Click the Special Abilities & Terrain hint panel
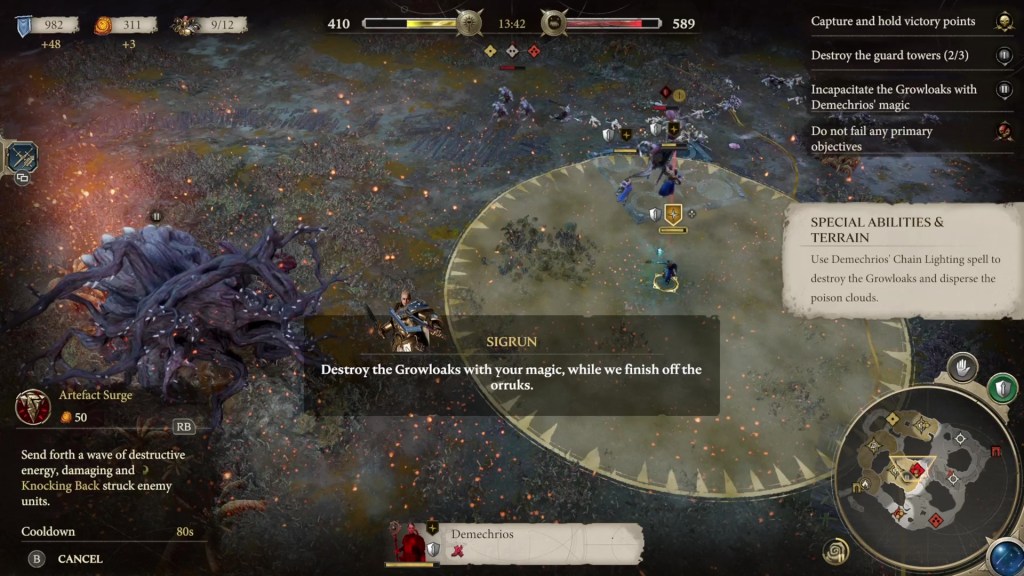The height and width of the screenshot is (576, 1024). (904, 258)
